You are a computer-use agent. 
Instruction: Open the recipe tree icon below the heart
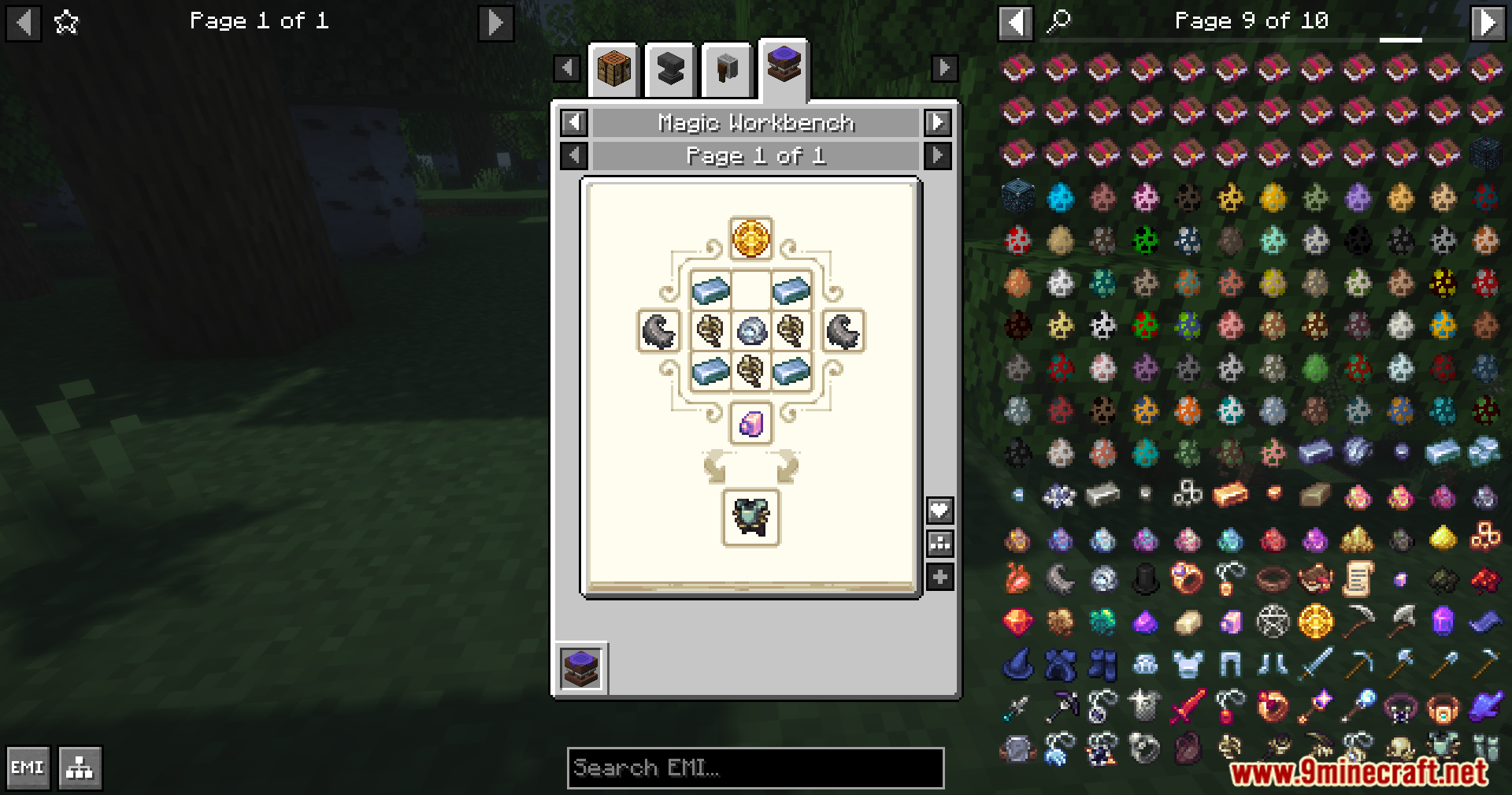(x=939, y=543)
